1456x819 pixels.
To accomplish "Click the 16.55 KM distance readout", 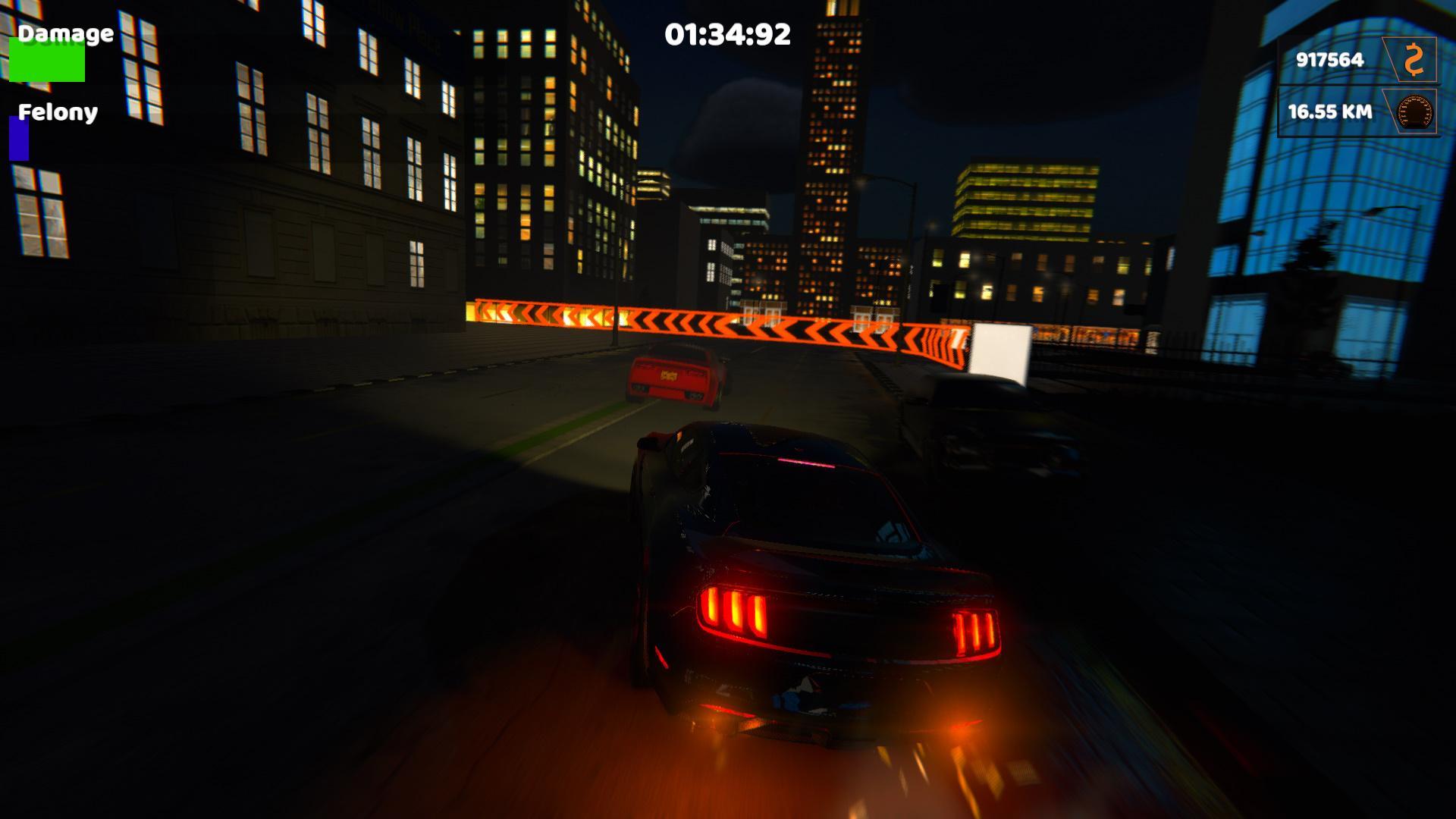I will (1330, 112).
